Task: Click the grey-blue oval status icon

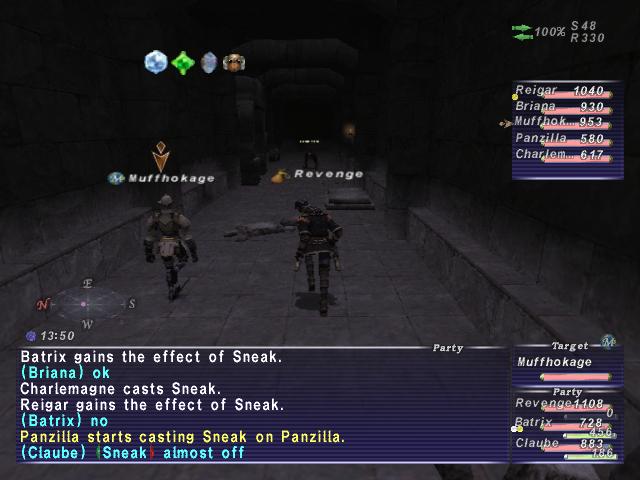Action: tap(209, 62)
